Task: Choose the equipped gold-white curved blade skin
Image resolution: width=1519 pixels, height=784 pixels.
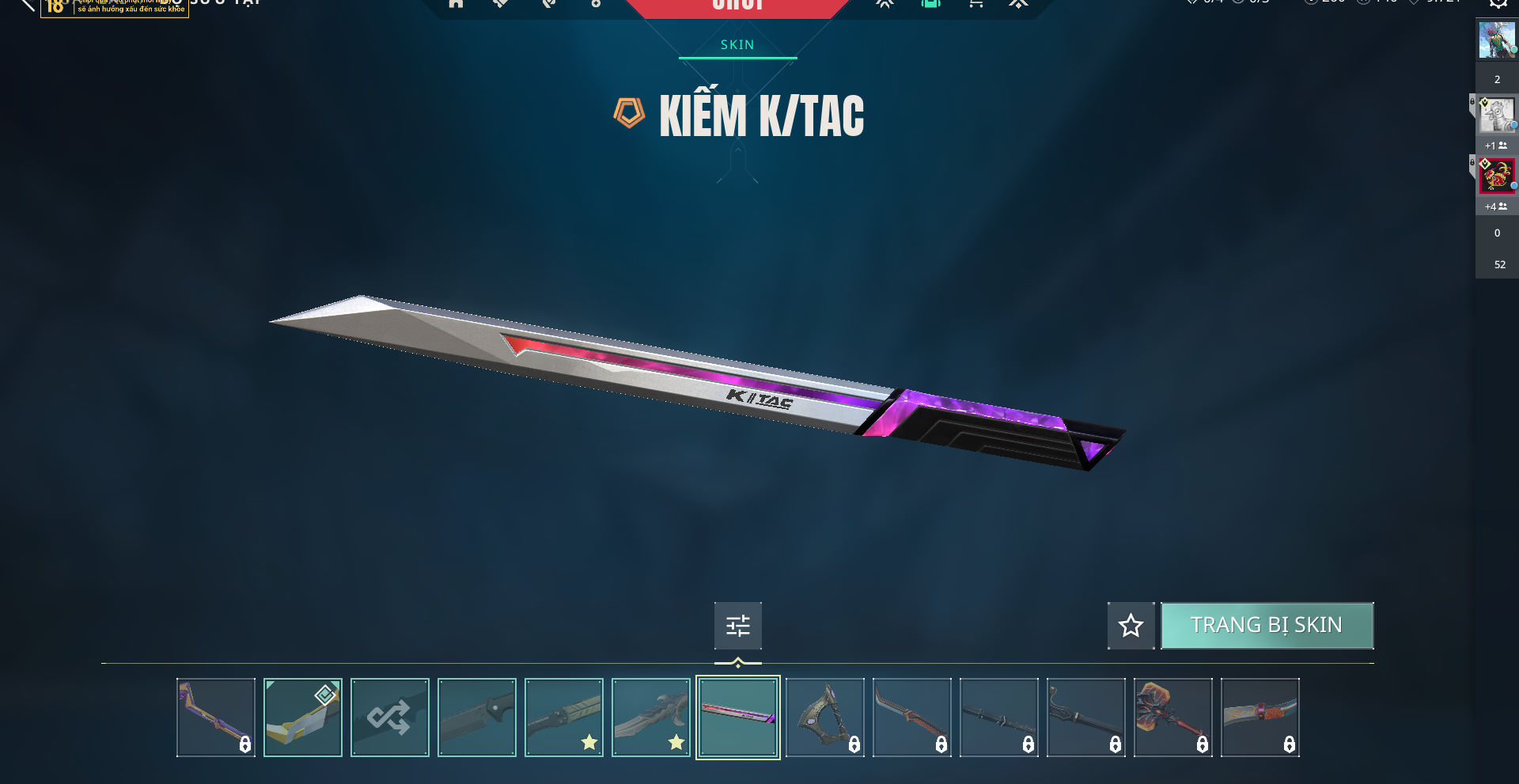Action: (x=303, y=718)
